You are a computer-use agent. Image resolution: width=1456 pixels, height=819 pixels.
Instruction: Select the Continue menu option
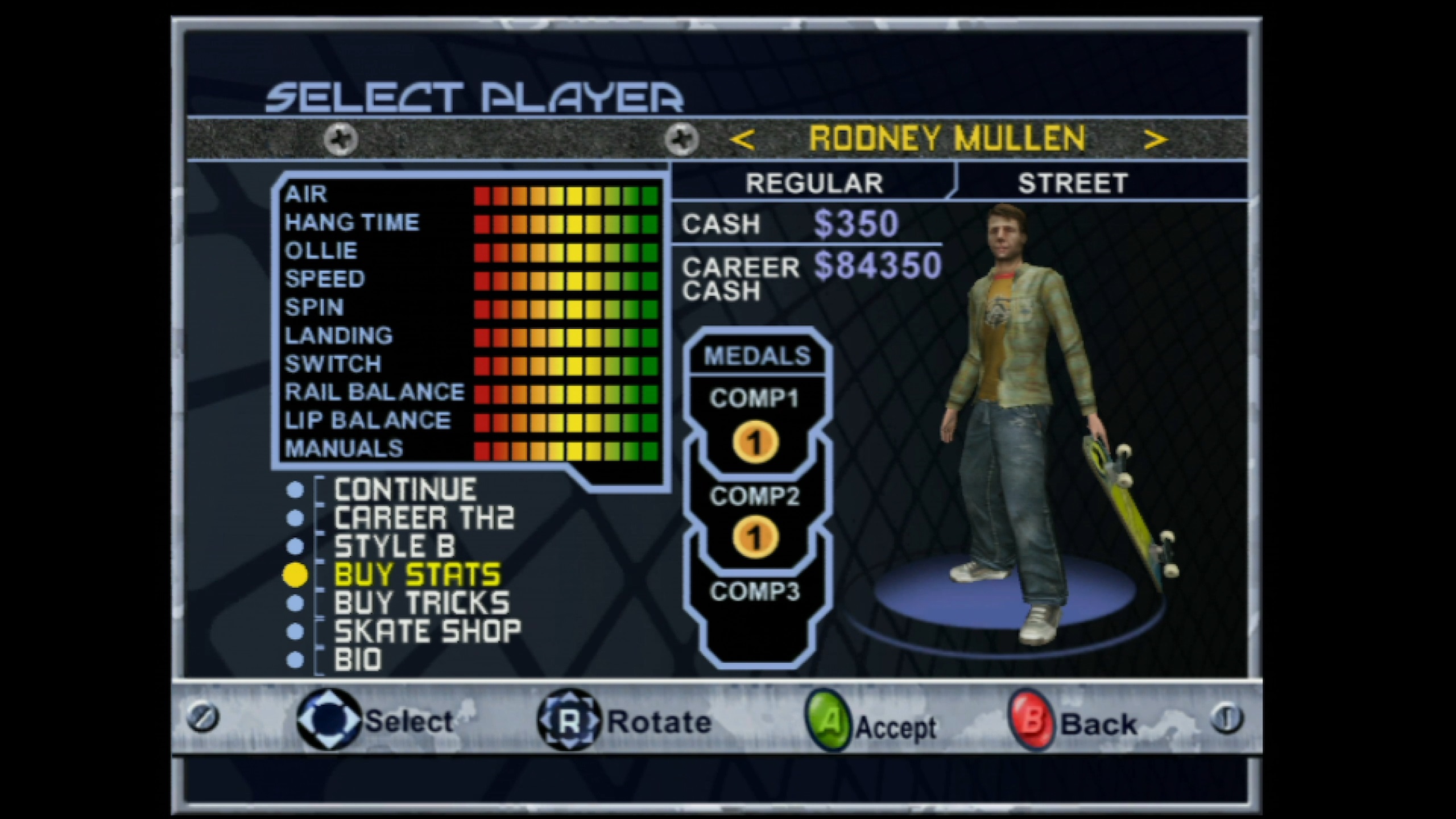tap(404, 490)
